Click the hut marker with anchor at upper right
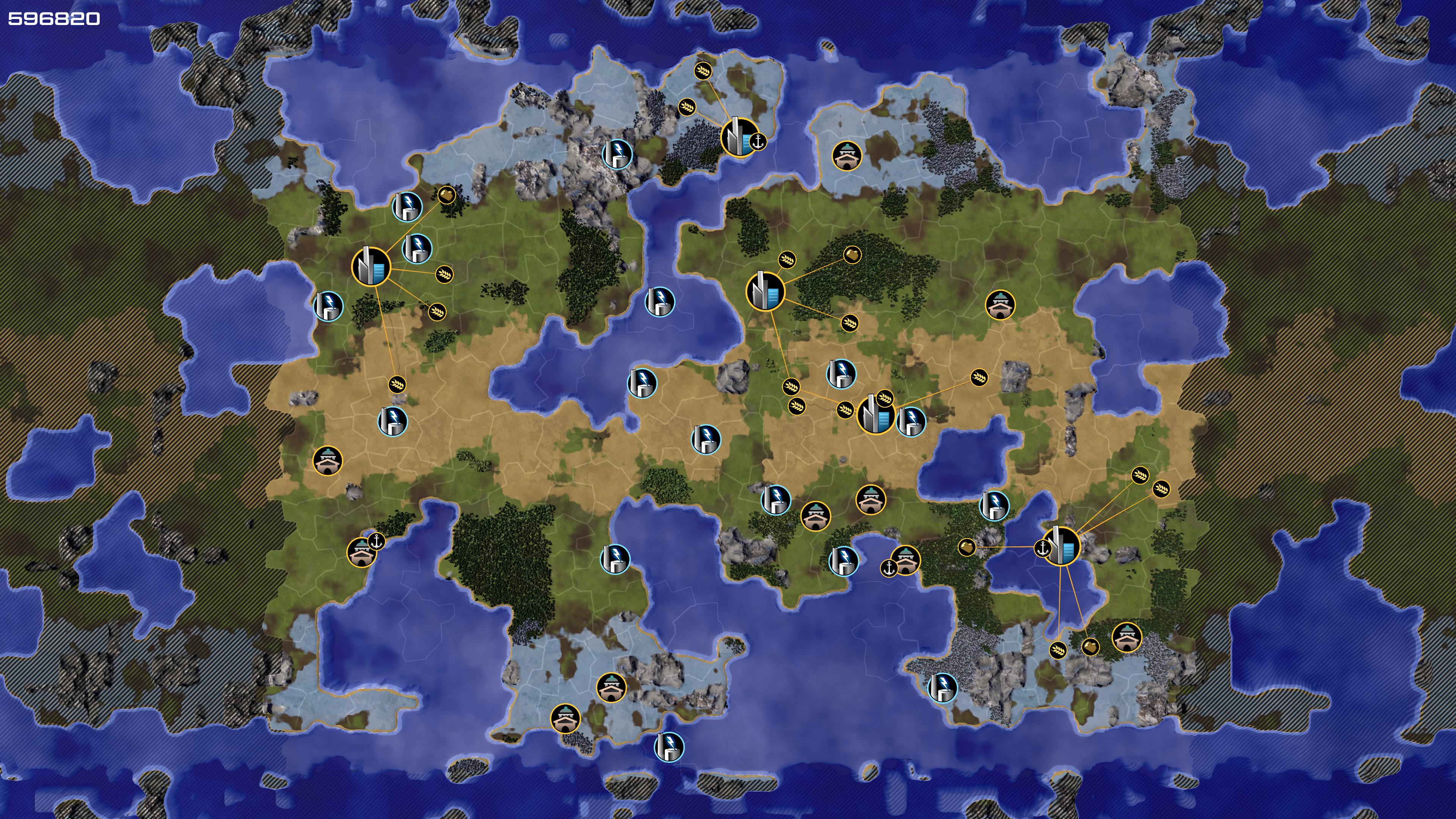 pyautogui.click(x=361, y=552)
